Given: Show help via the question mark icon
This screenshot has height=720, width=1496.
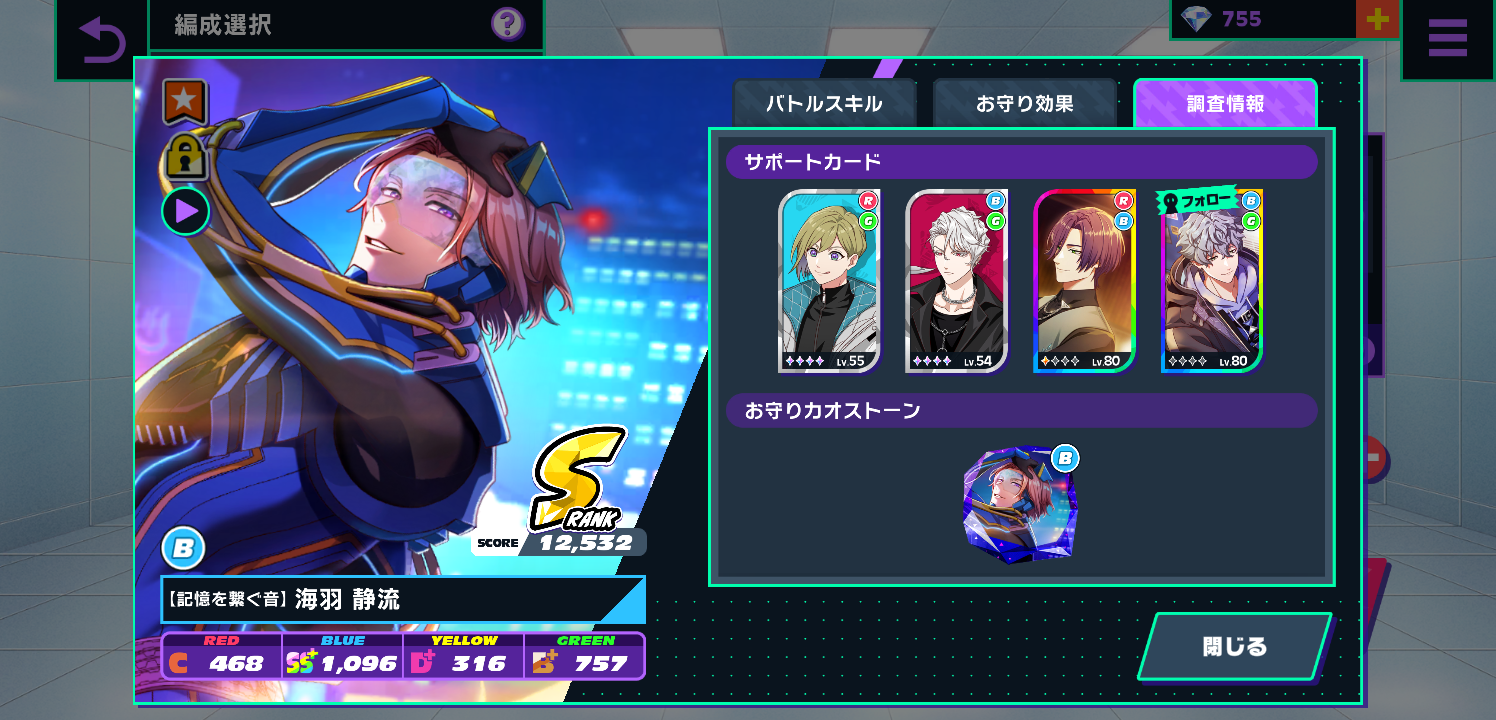Looking at the screenshot, I should tap(508, 23).
